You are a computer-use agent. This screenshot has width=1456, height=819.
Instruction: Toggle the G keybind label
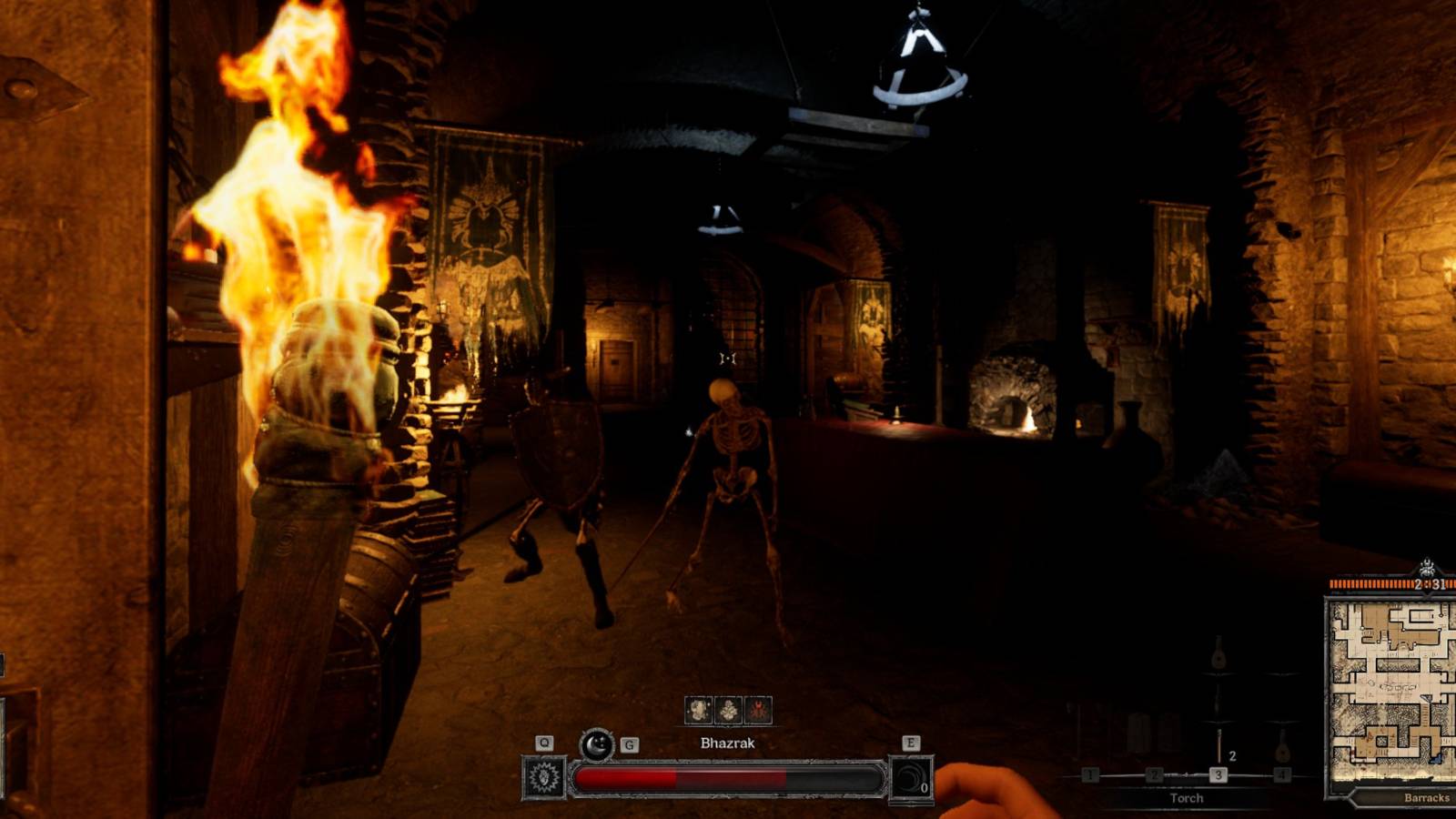point(630,745)
